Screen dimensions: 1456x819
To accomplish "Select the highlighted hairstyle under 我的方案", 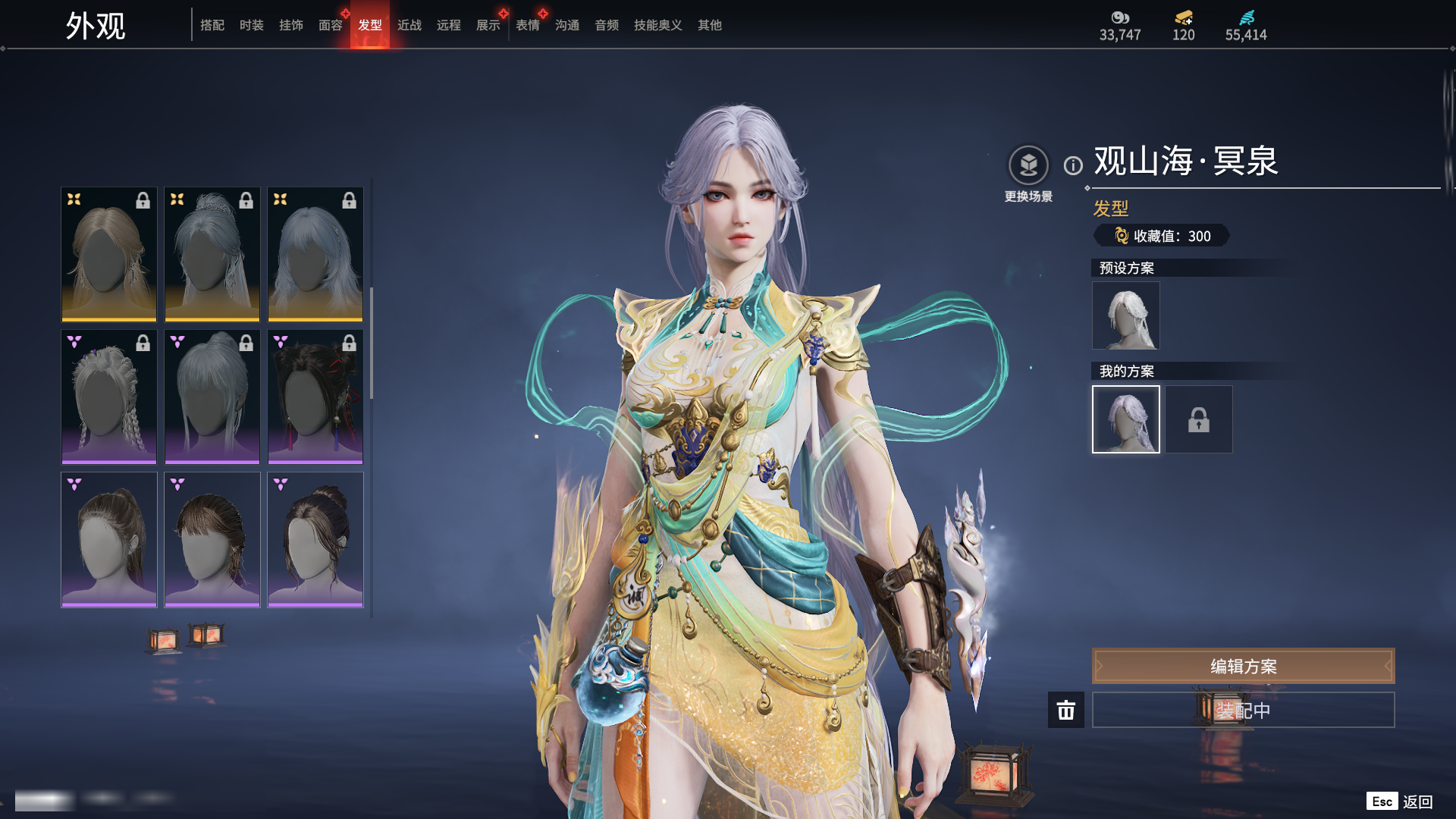I will [1125, 419].
